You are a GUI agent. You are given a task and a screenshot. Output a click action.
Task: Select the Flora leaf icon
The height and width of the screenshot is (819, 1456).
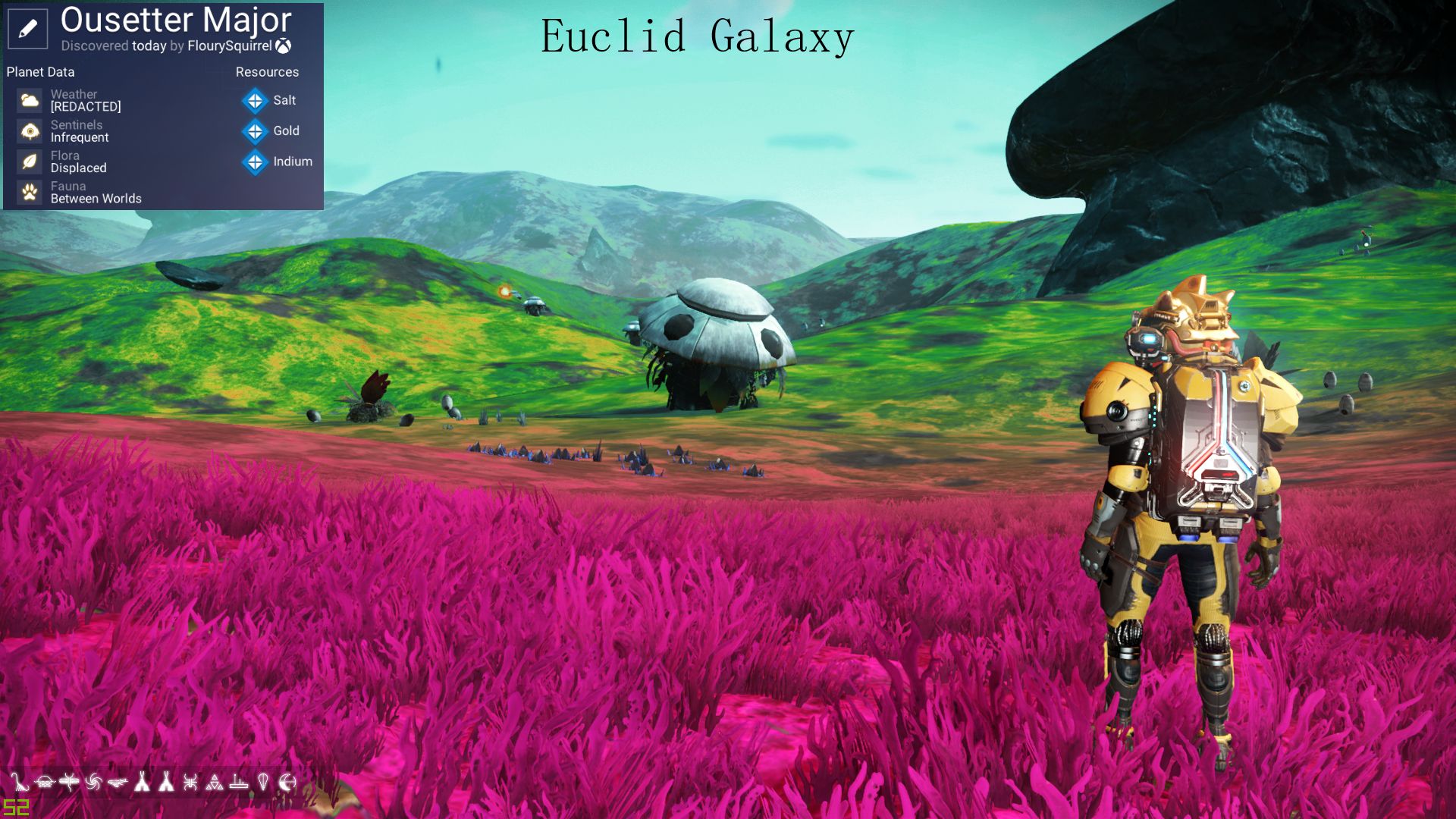pos(30,161)
